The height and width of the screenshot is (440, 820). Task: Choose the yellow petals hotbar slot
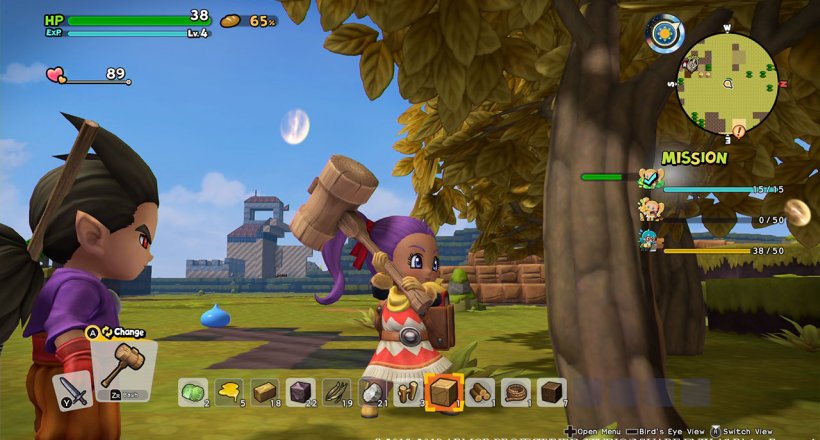pyautogui.click(x=228, y=392)
